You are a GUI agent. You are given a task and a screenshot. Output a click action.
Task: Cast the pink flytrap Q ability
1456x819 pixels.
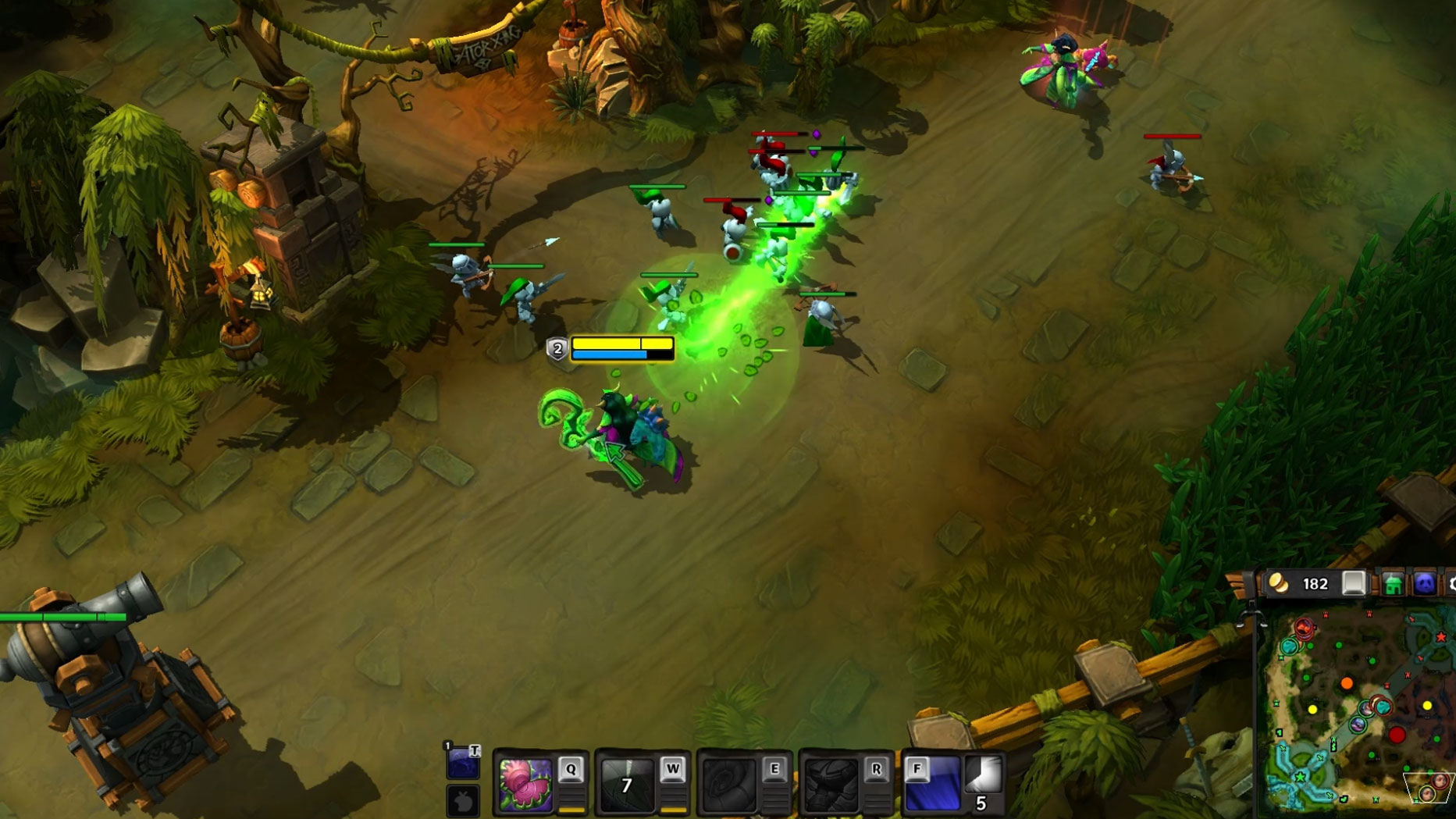[525, 784]
